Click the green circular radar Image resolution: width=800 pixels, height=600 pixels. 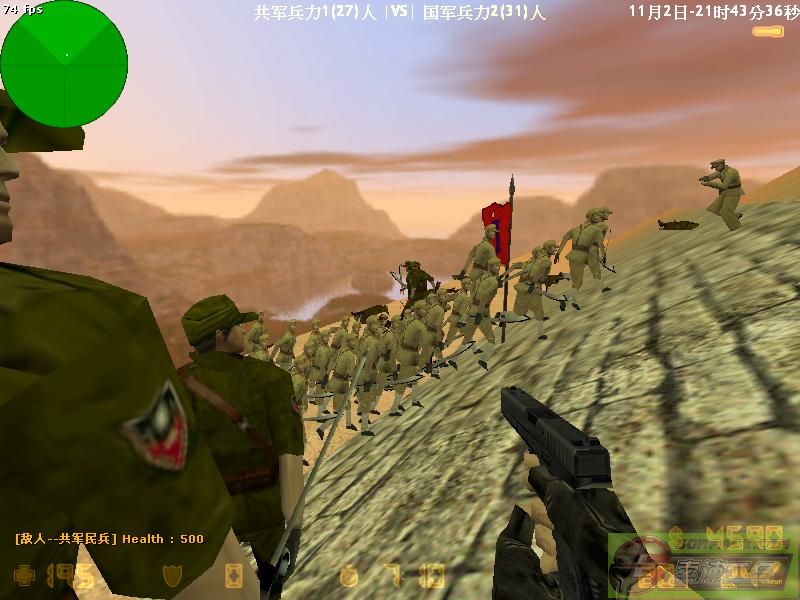64,58
